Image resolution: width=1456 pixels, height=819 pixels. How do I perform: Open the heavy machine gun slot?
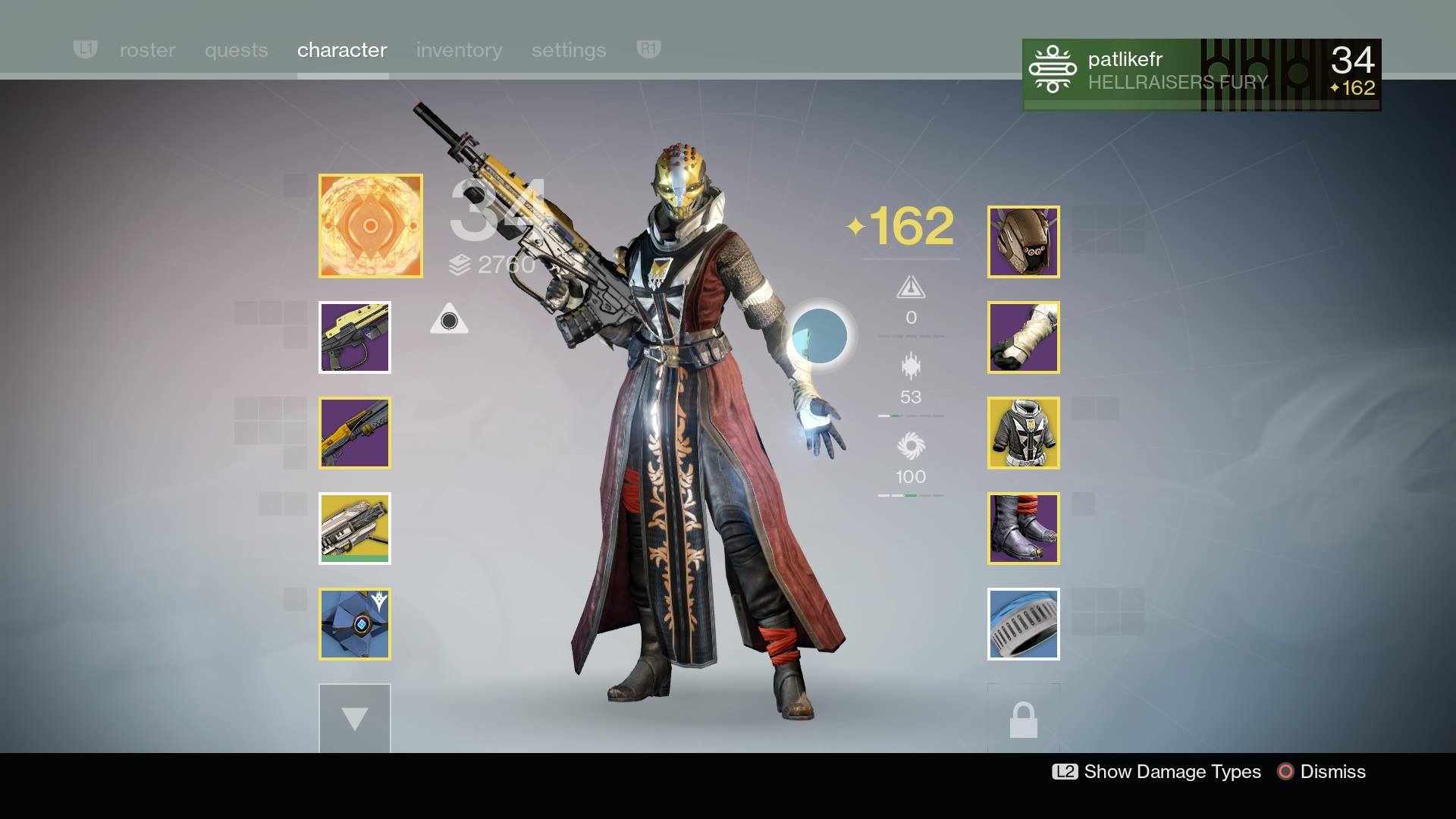point(354,529)
